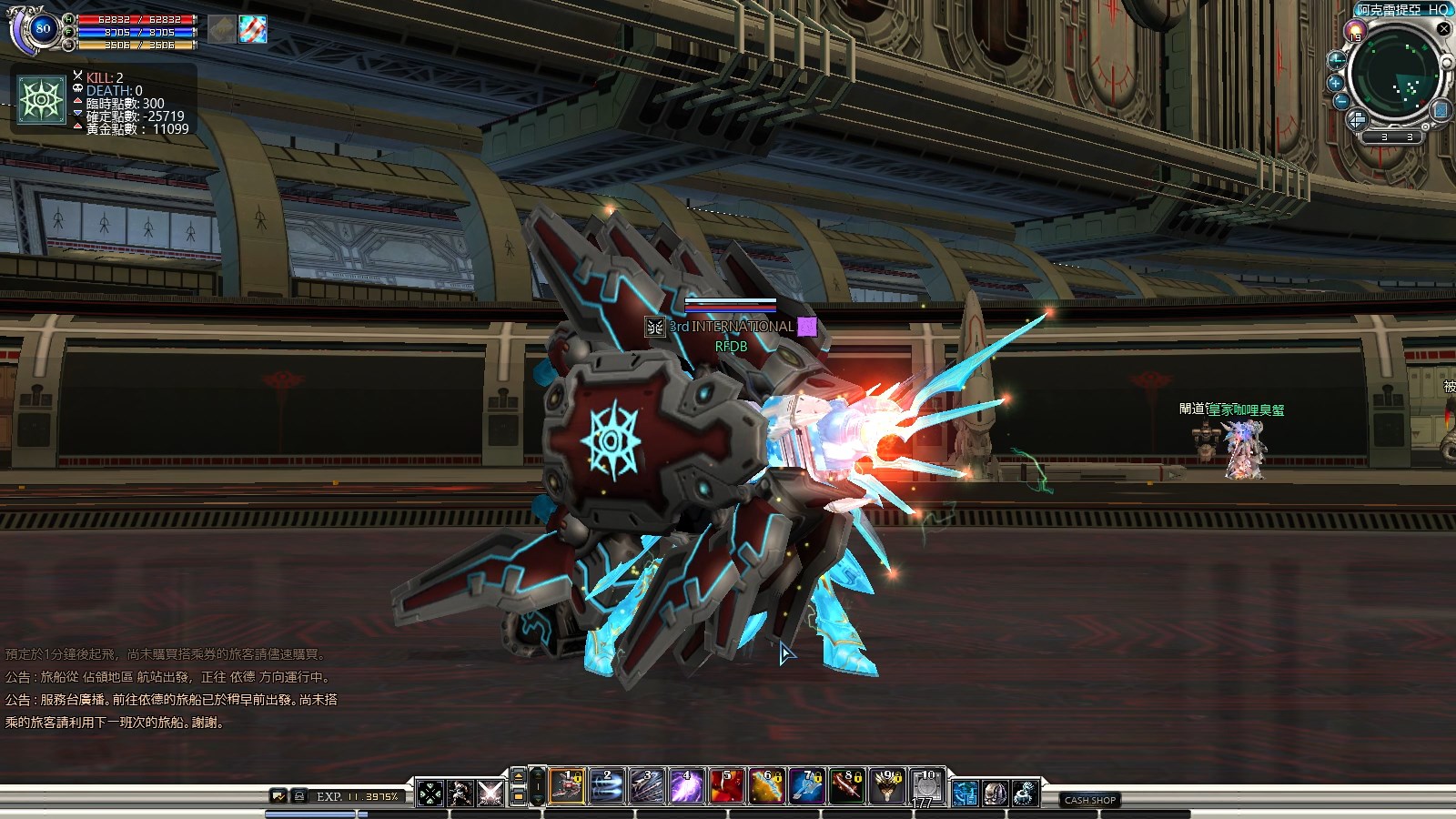Open the crossed swords menu icon
This screenshot has height=819, width=1456.
(x=490, y=794)
